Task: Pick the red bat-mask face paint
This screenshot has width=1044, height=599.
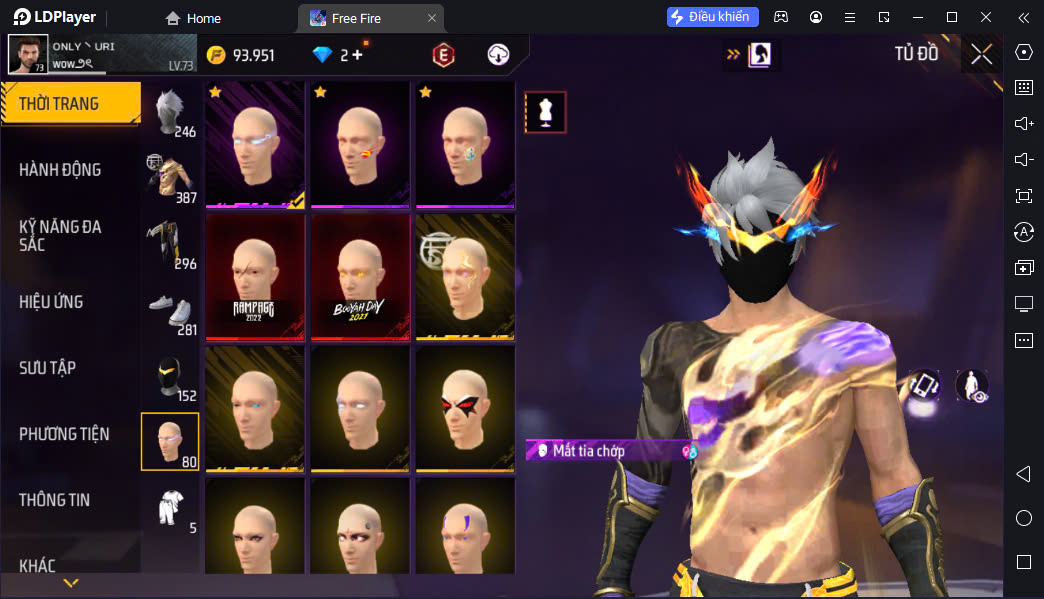Action: (x=465, y=408)
